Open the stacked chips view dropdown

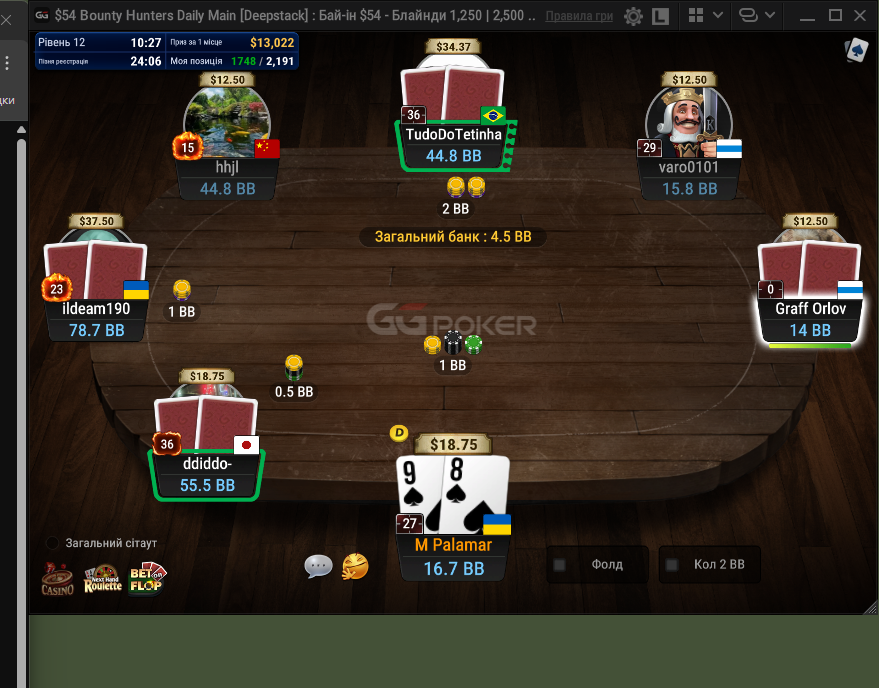755,16
